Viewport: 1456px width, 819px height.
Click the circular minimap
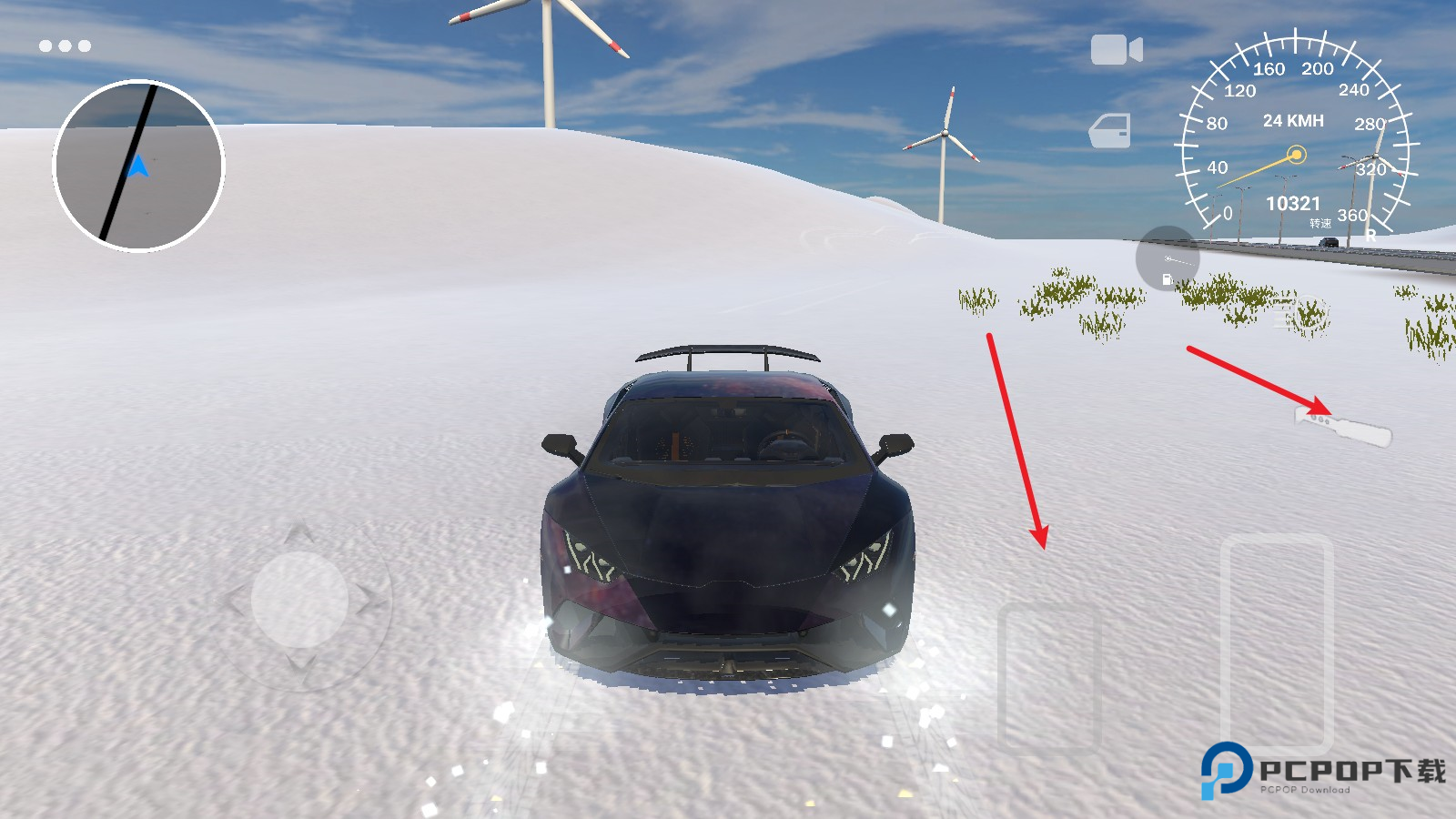(138, 166)
